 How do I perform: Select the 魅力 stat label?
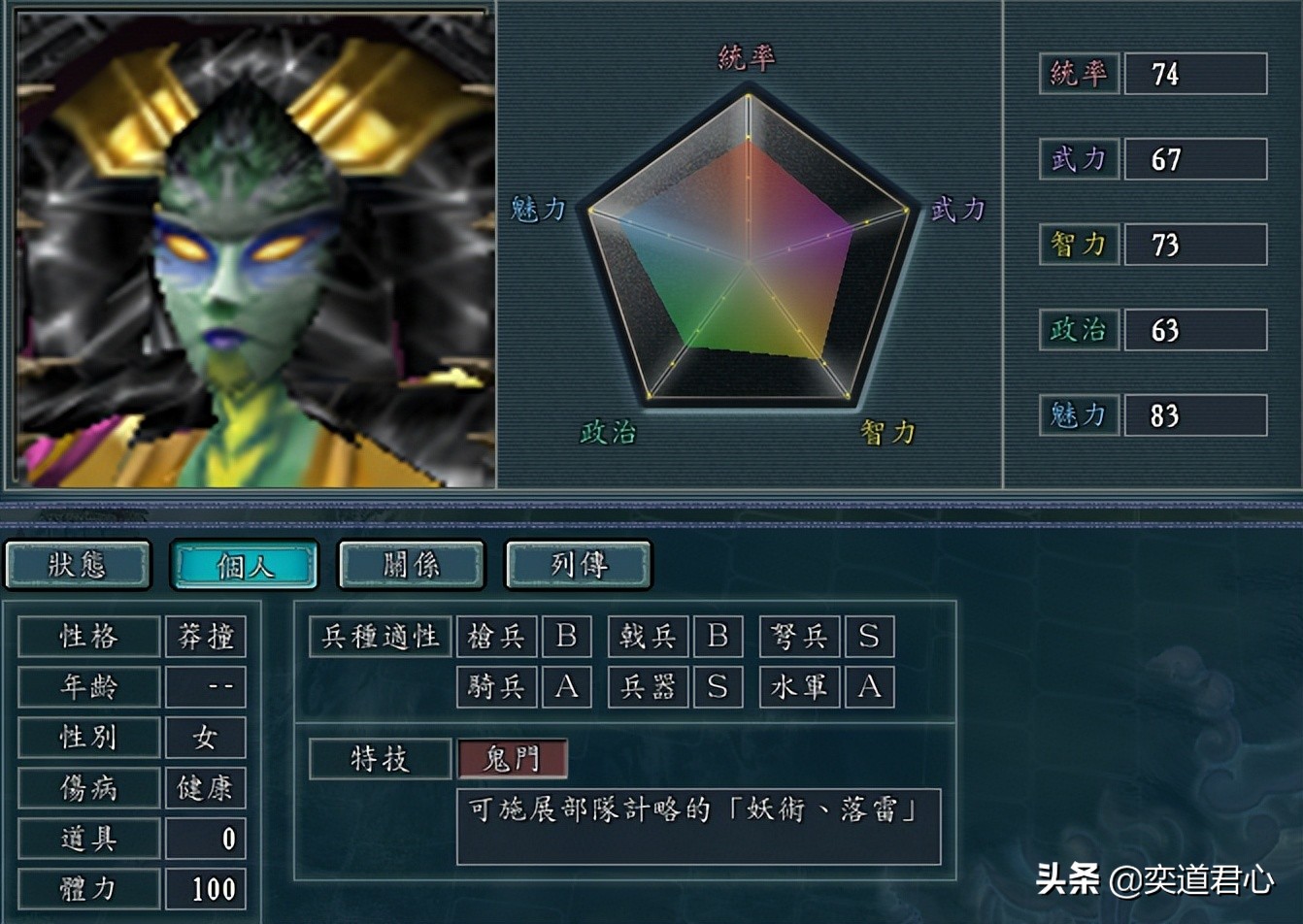(1078, 414)
